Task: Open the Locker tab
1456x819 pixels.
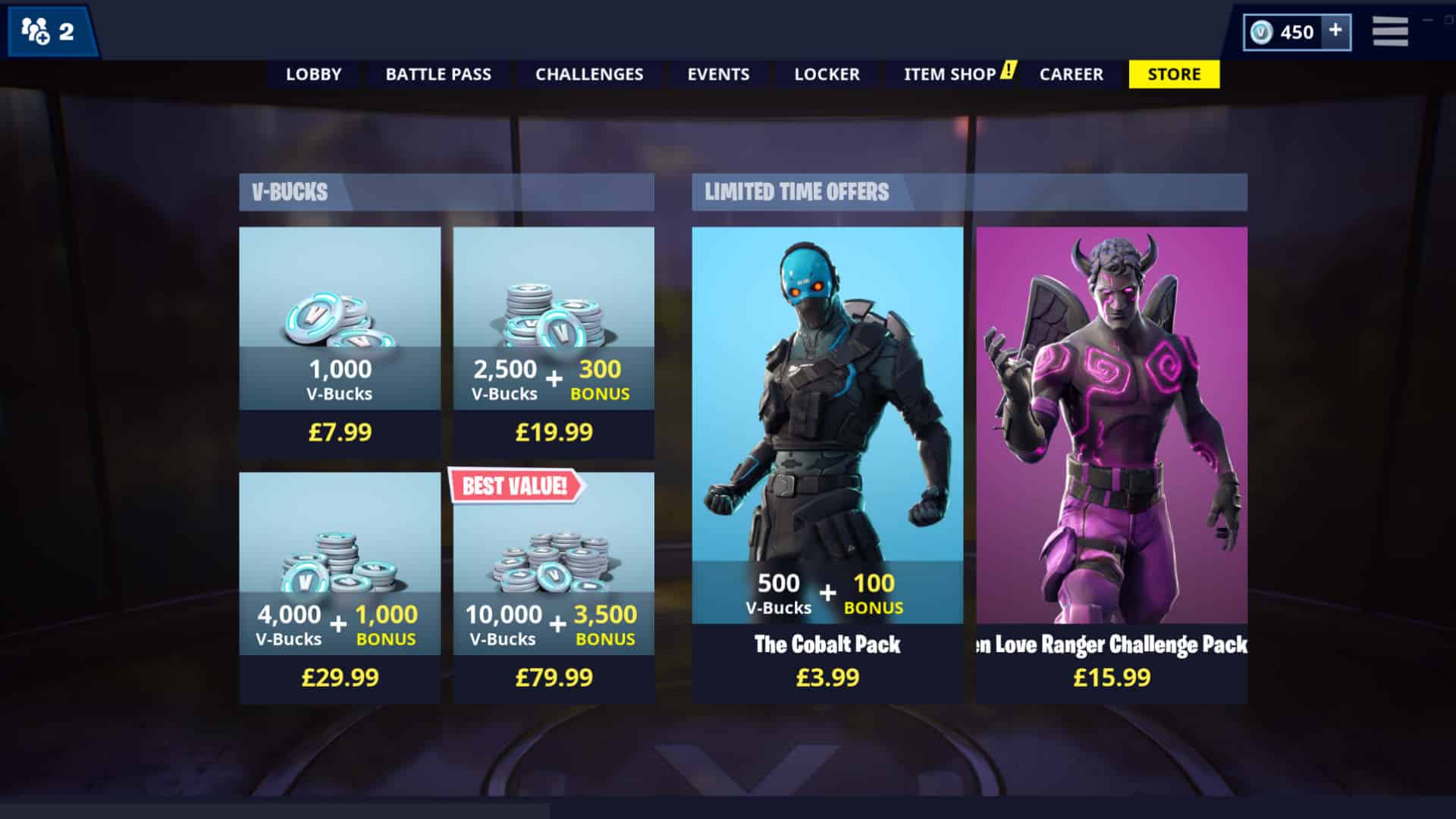Action: [x=827, y=74]
